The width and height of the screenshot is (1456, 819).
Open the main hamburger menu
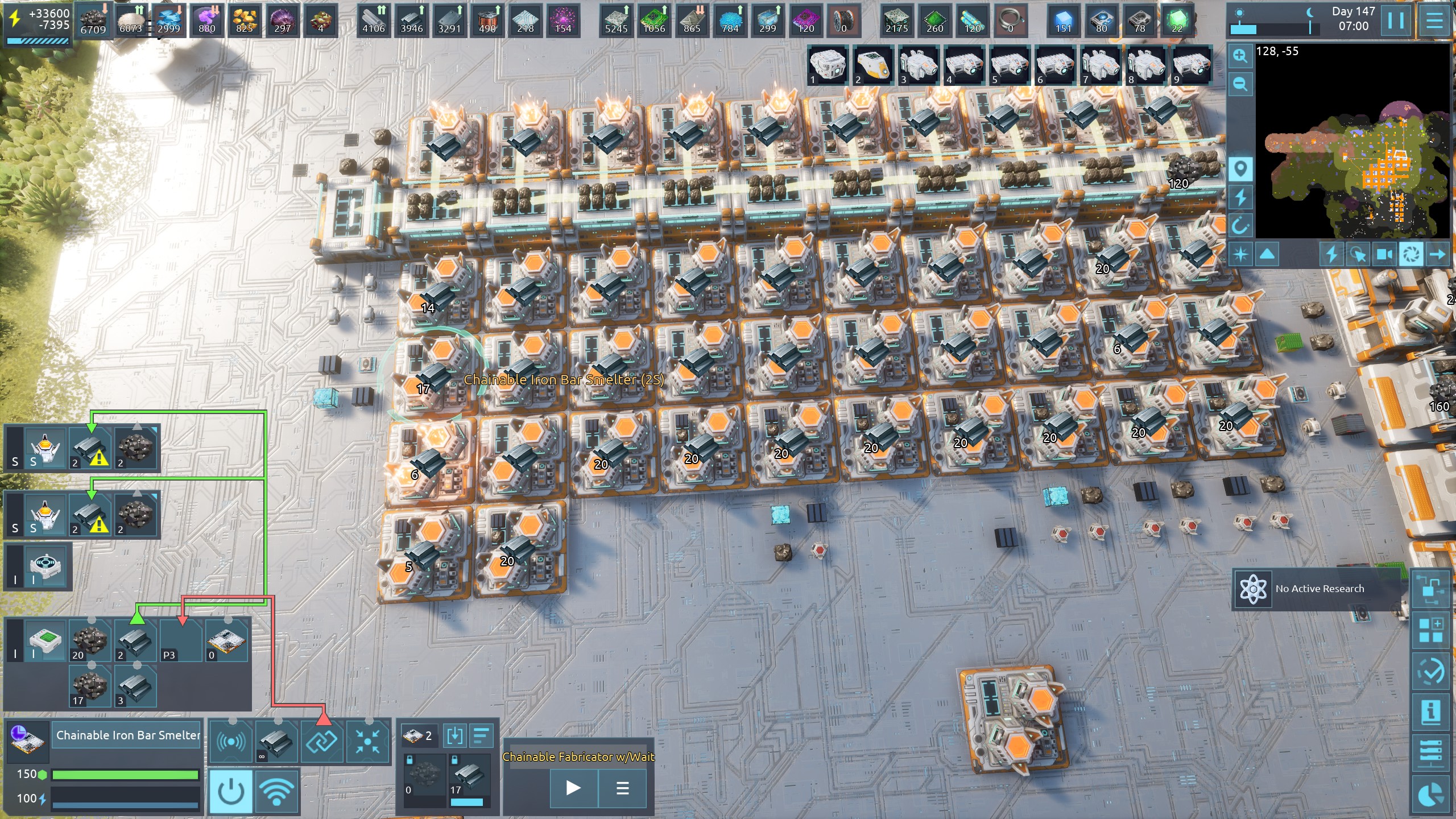tap(1434, 21)
